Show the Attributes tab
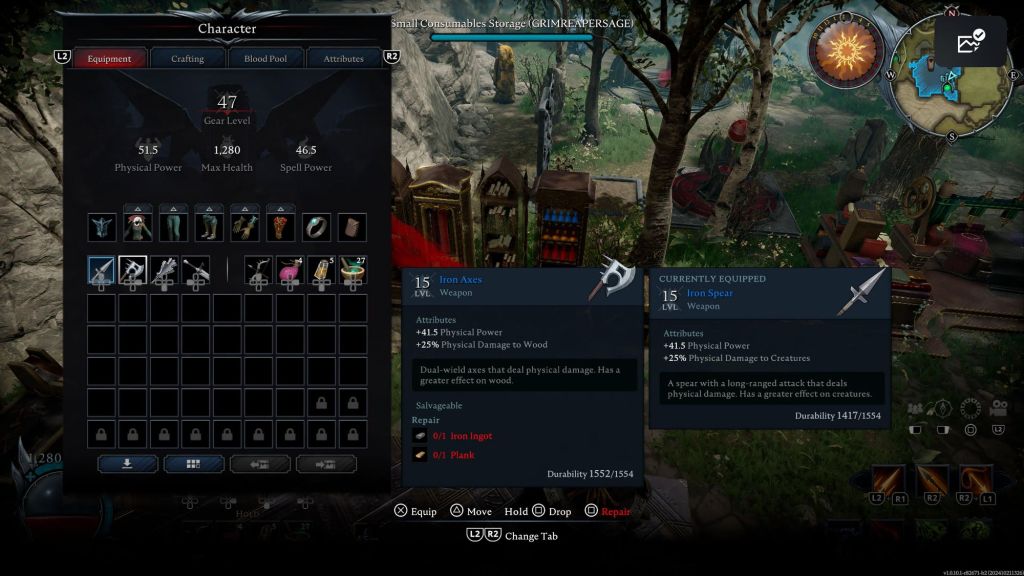The width and height of the screenshot is (1024, 576). point(343,59)
